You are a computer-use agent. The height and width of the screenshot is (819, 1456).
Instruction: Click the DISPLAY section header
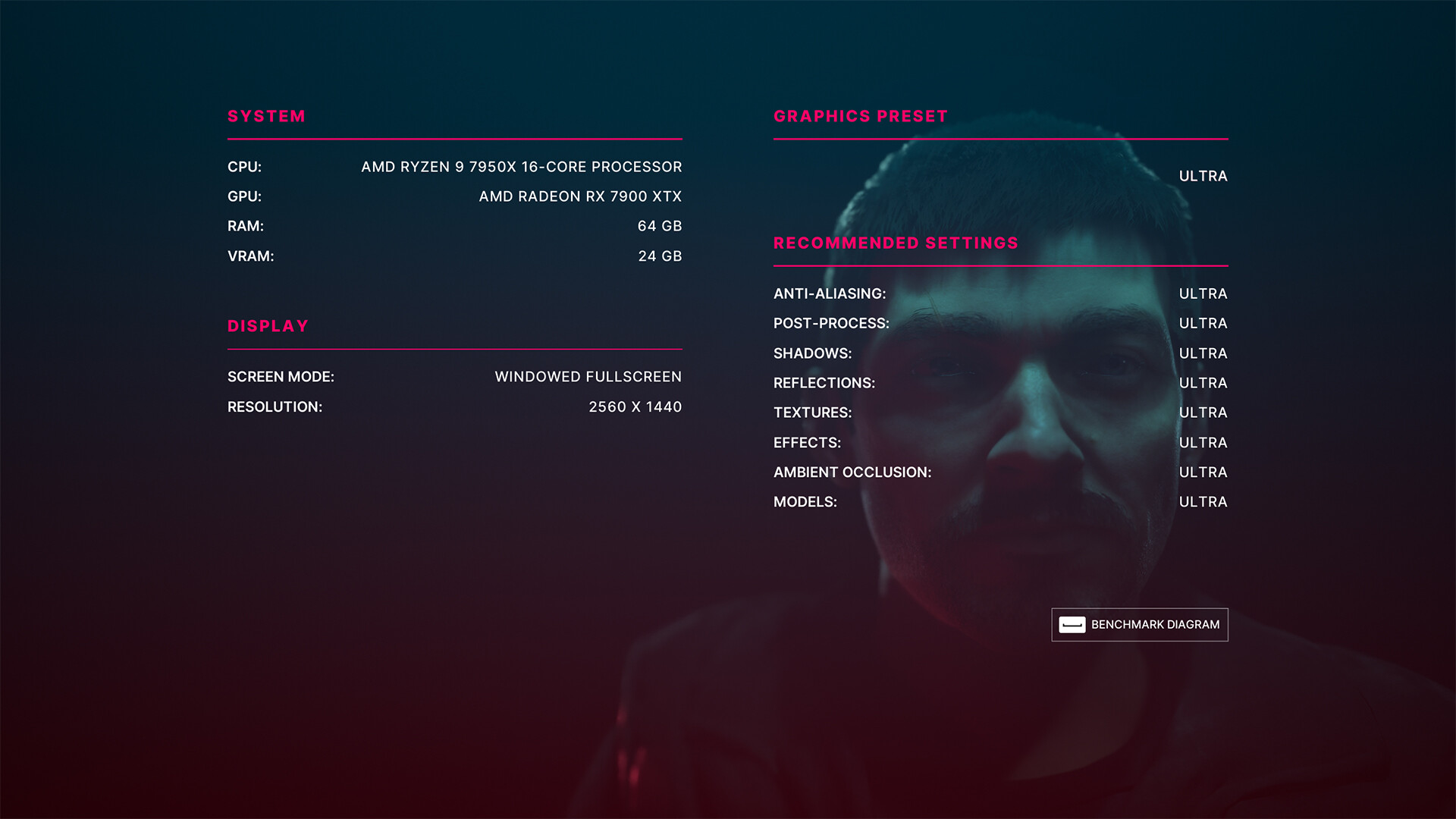tap(267, 326)
